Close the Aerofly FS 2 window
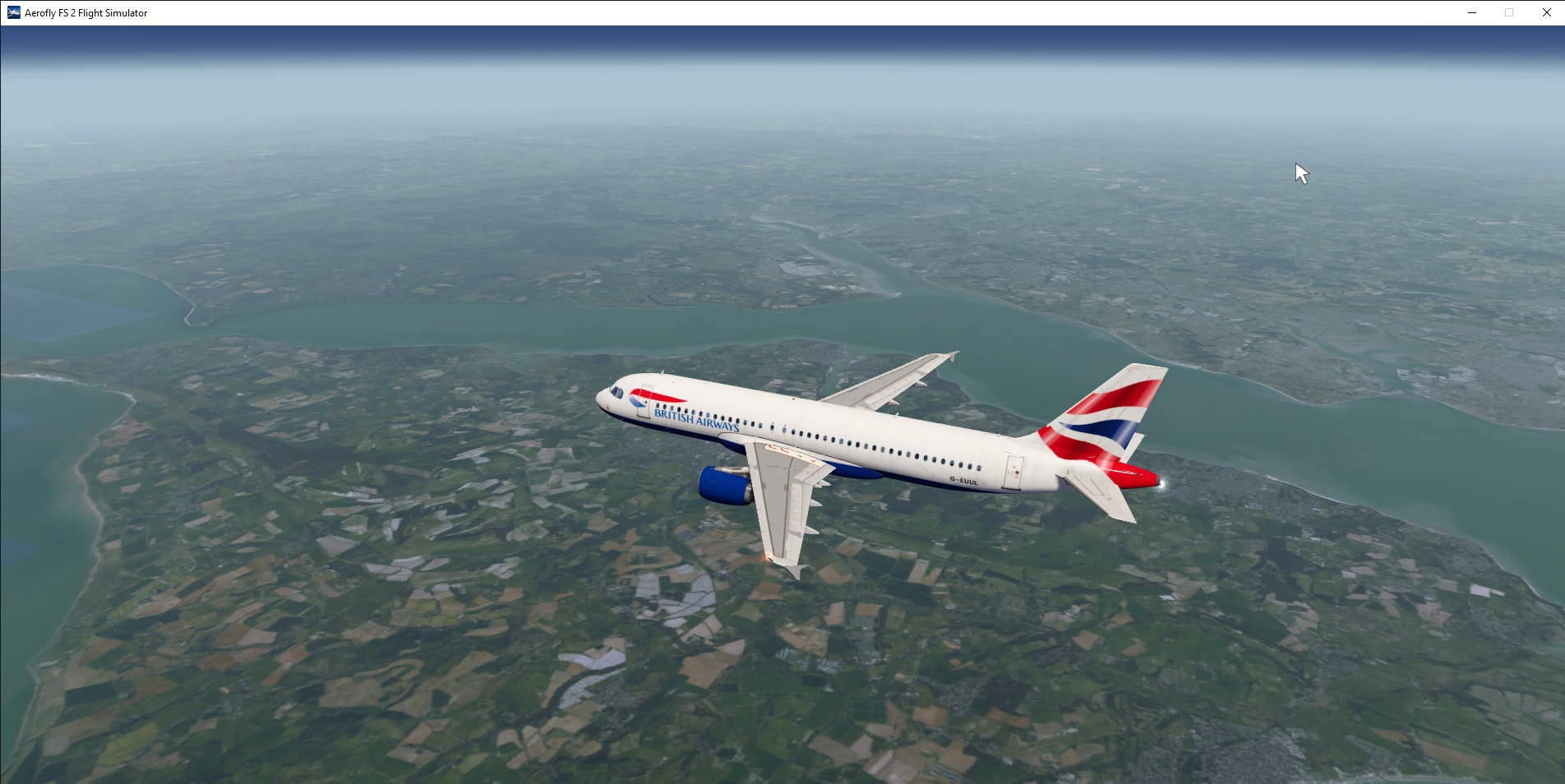Screen dimensions: 1565x784 pos(1546,12)
